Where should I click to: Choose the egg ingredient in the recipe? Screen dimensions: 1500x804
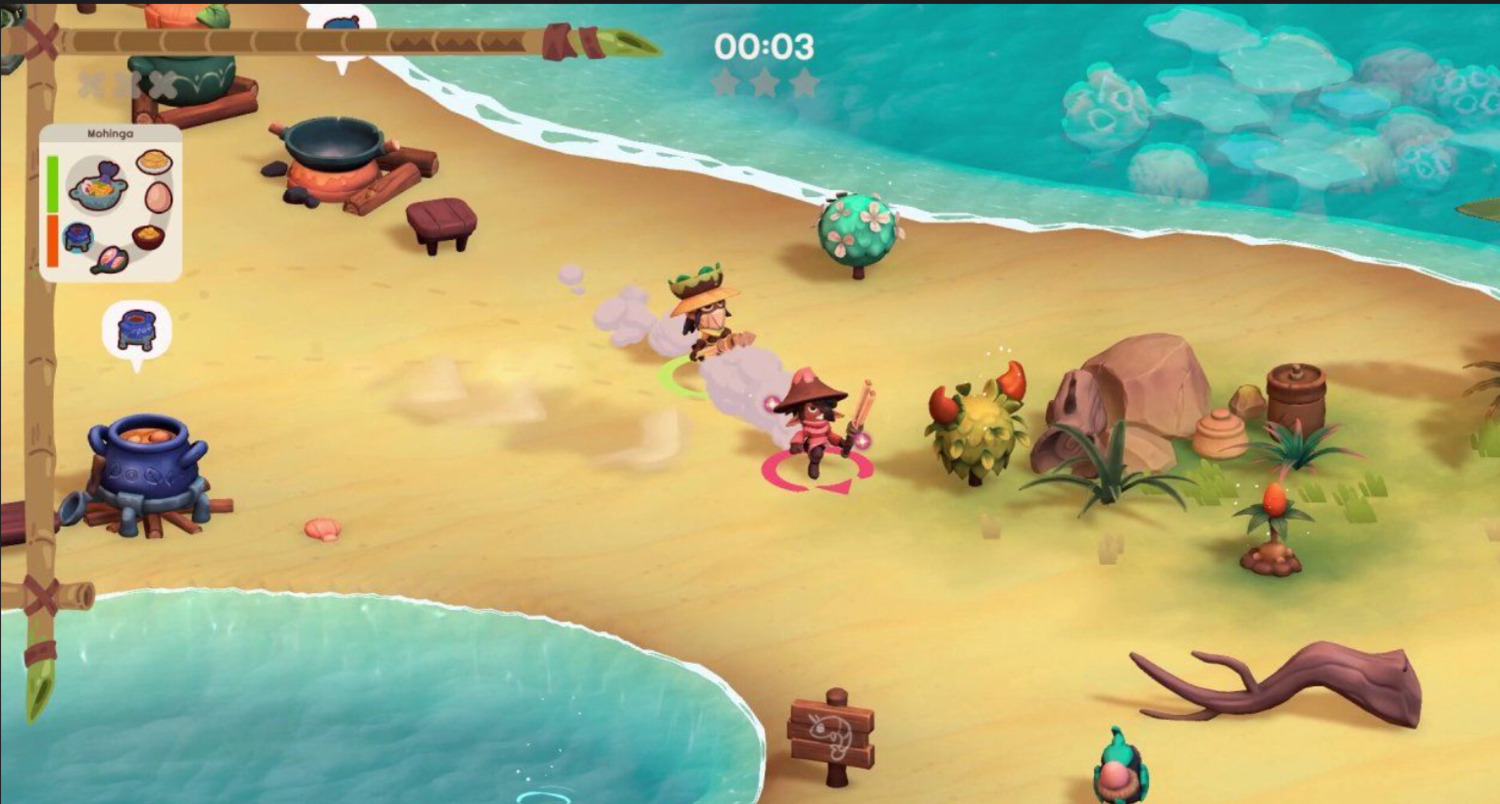point(158,197)
